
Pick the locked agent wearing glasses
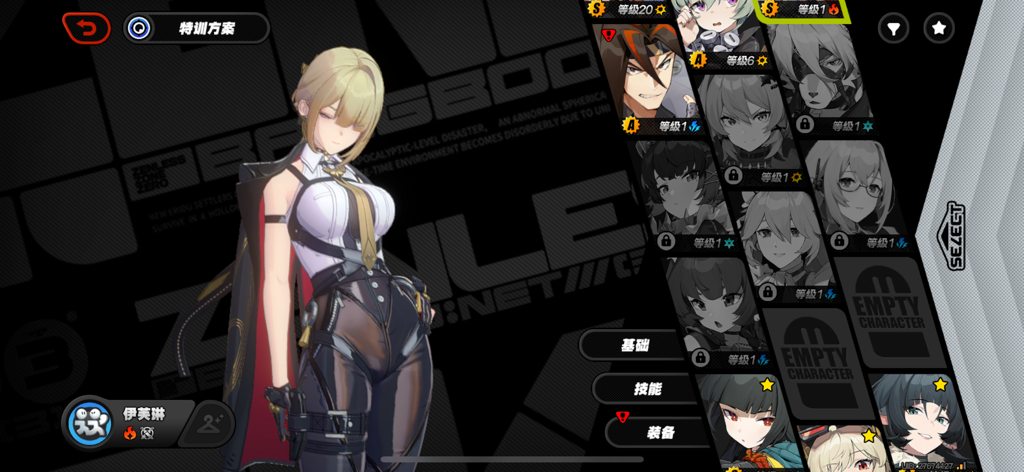(x=858, y=190)
